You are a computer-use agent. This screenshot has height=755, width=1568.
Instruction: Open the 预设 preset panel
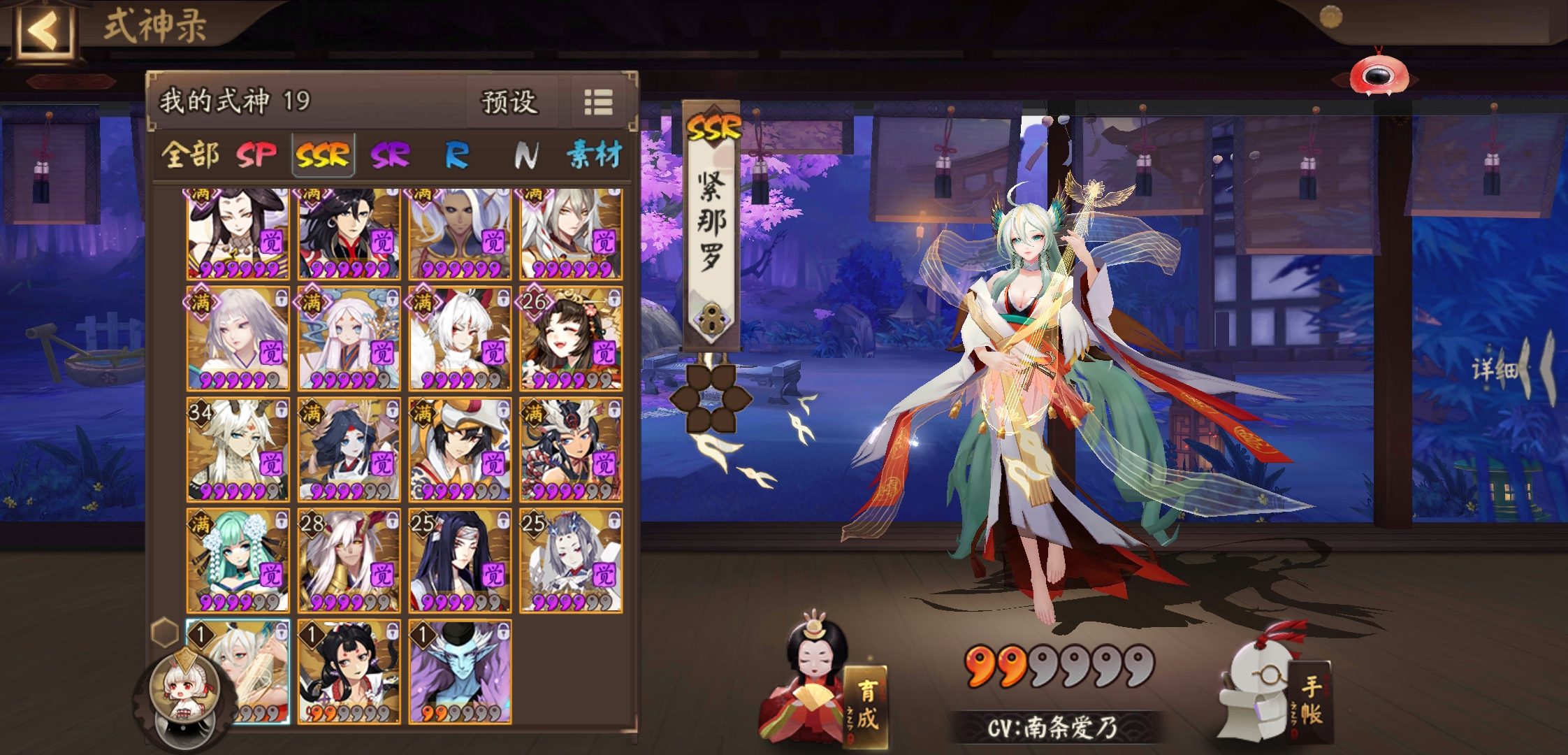[509, 102]
